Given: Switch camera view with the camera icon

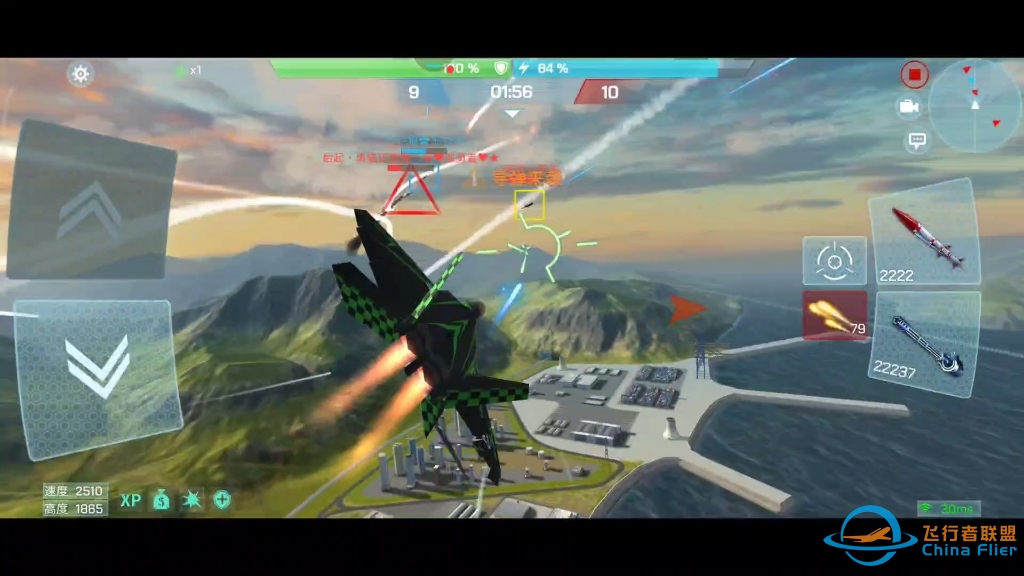Looking at the screenshot, I should (x=909, y=107).
